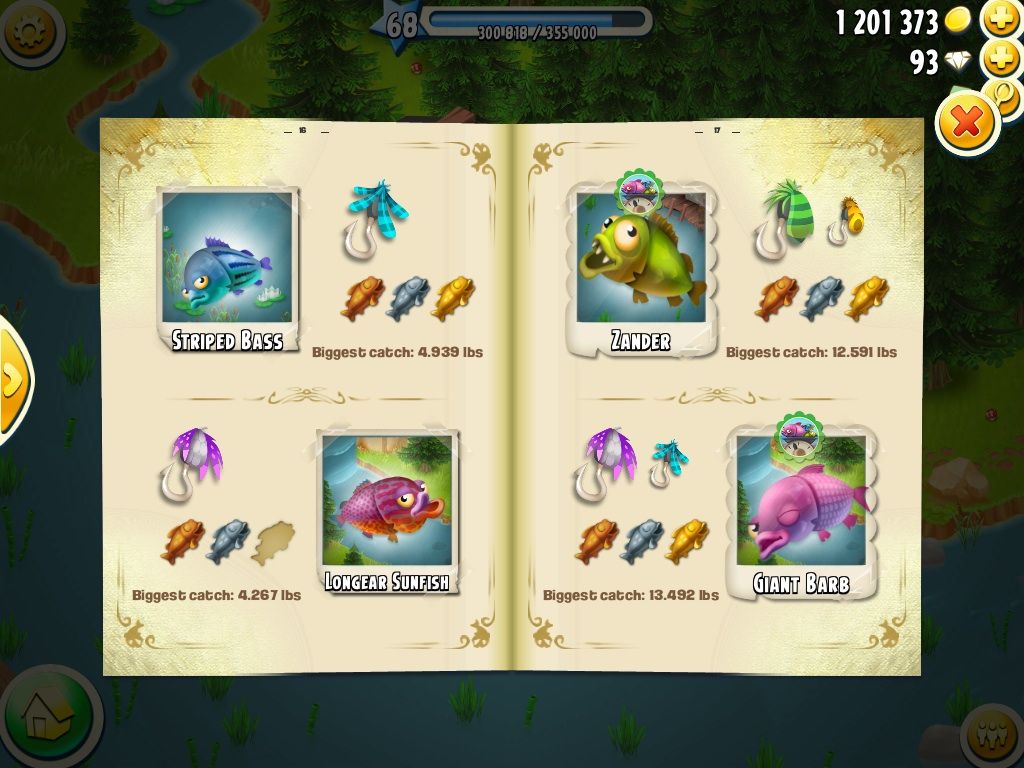Buy more coins with plus button

[1001, 19]
